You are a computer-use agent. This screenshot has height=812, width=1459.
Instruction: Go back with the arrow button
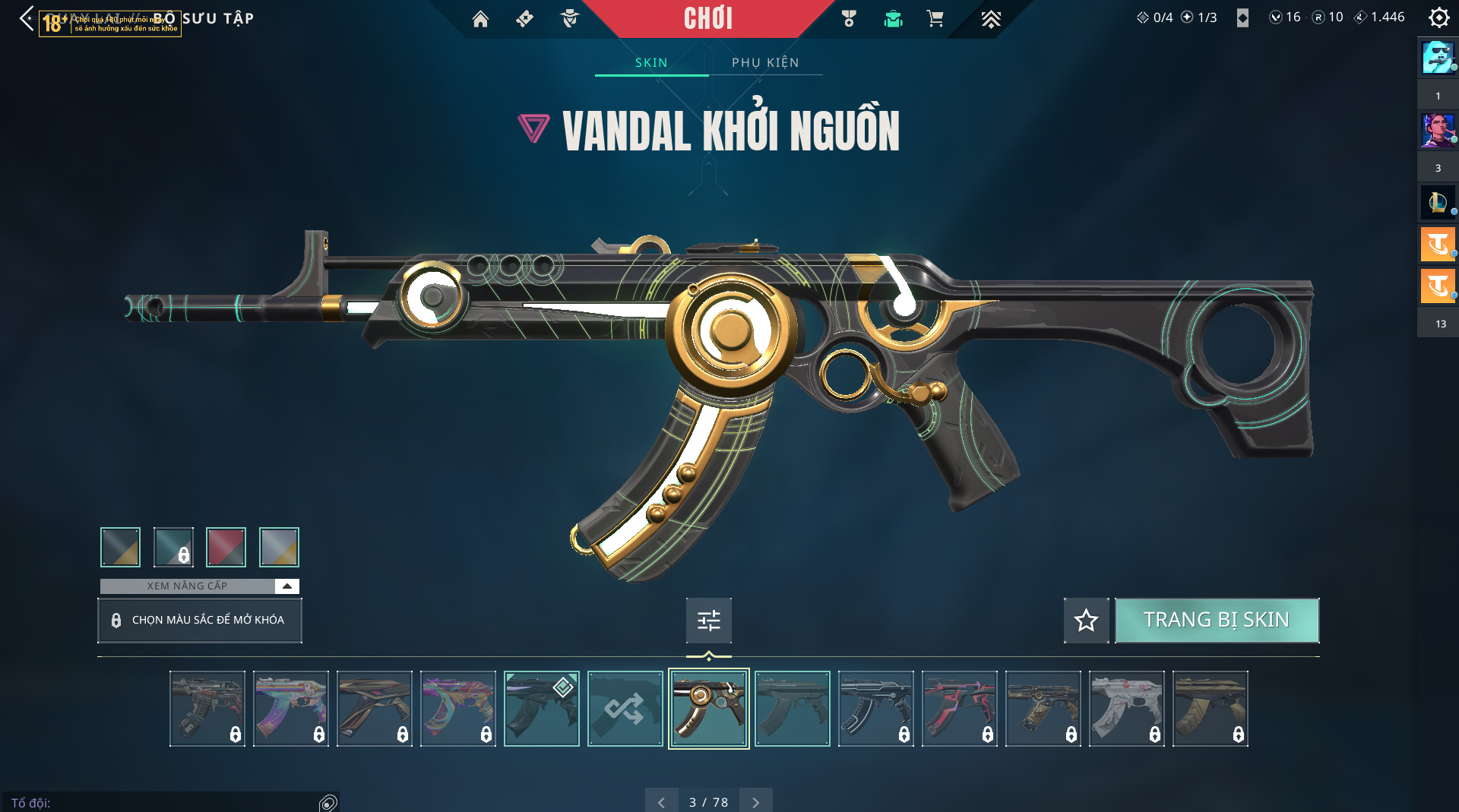click(27, 18)
